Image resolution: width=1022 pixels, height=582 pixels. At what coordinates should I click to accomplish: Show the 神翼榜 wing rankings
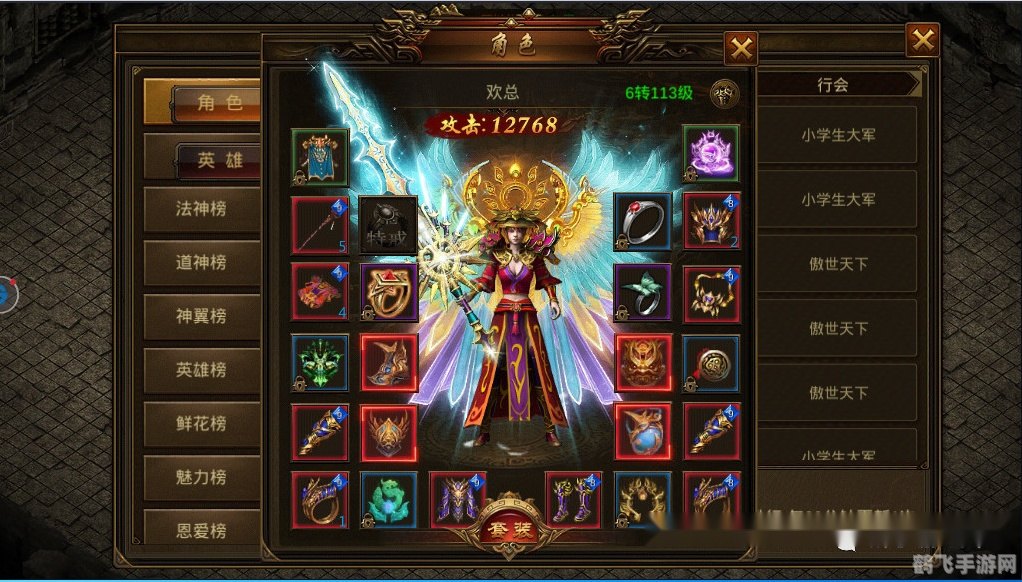(x=201, y=316)
